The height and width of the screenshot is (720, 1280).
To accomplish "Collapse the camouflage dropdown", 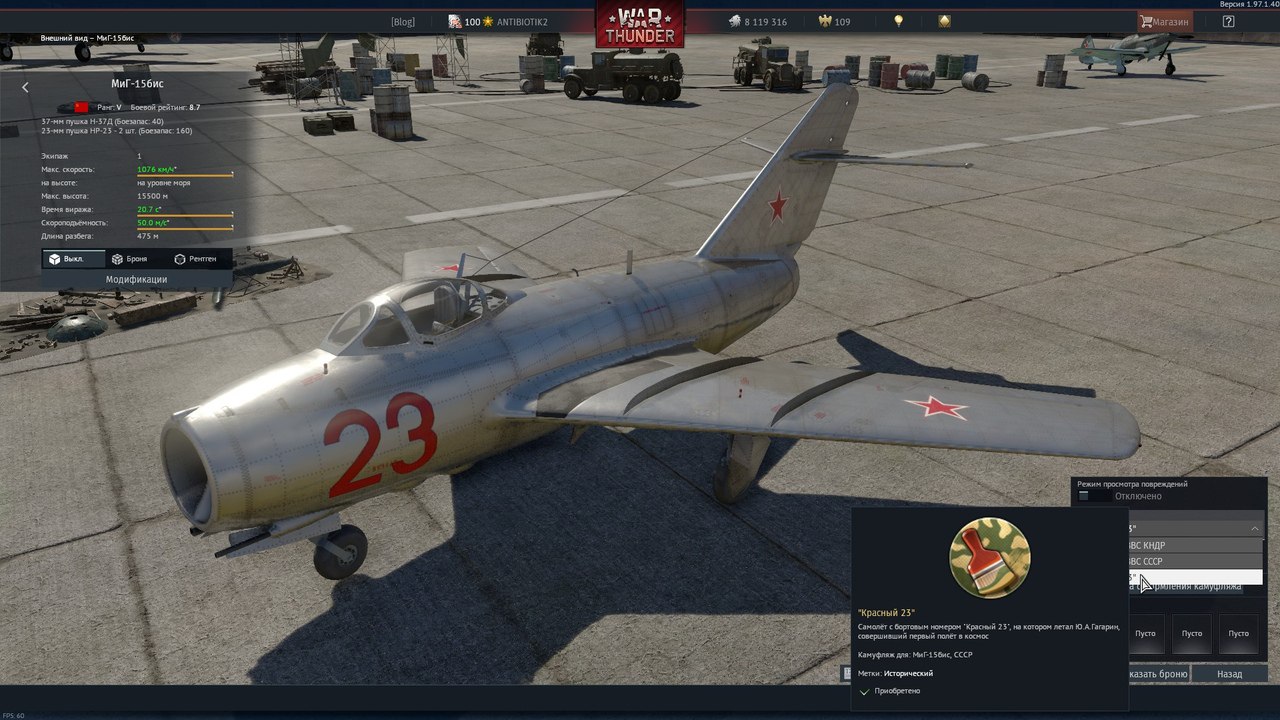I will (1254, 528).
